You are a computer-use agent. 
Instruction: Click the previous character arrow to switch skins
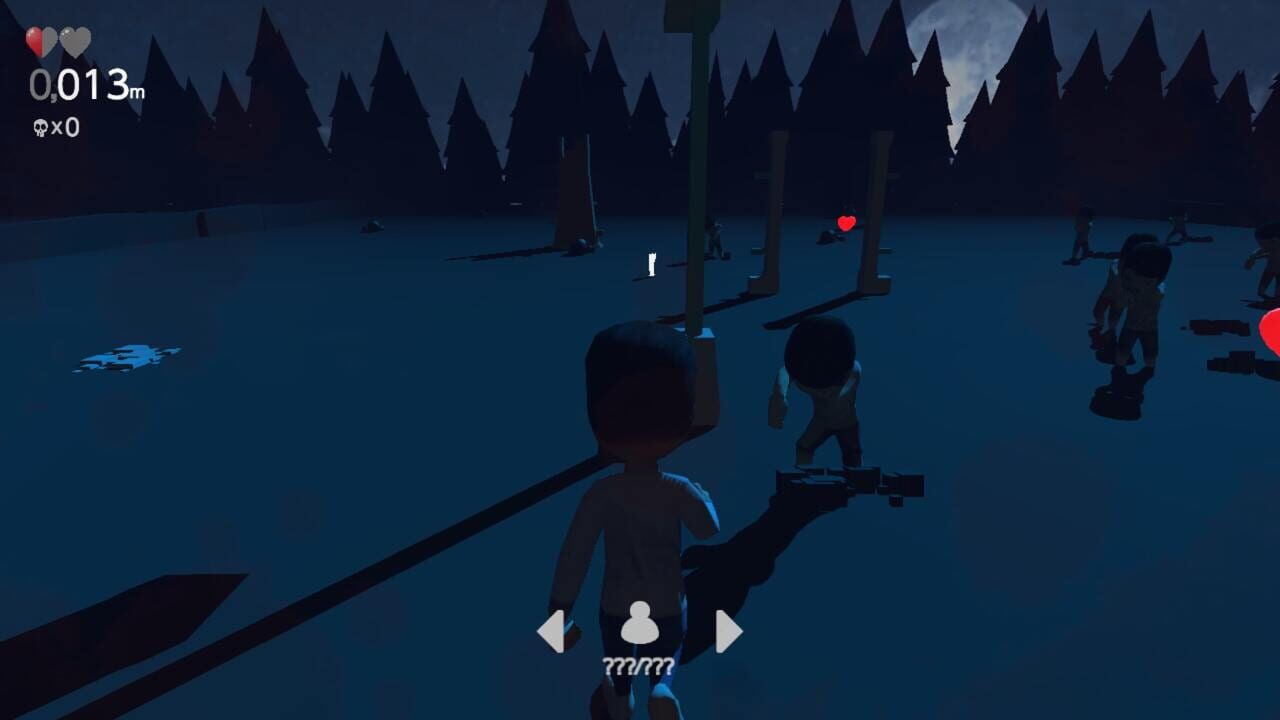(x=554, y=630)
